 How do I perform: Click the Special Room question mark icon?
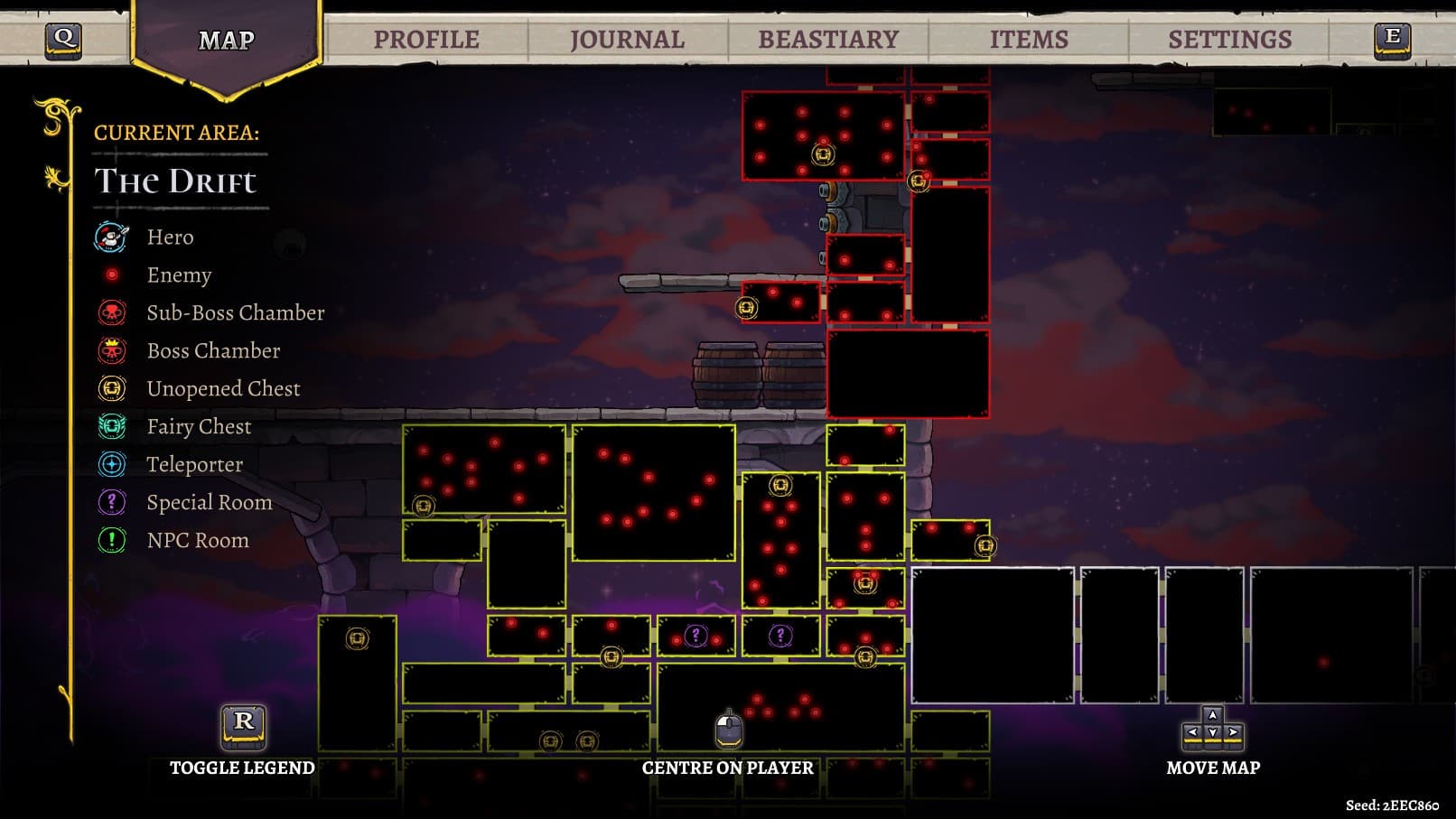coord(109,502)
